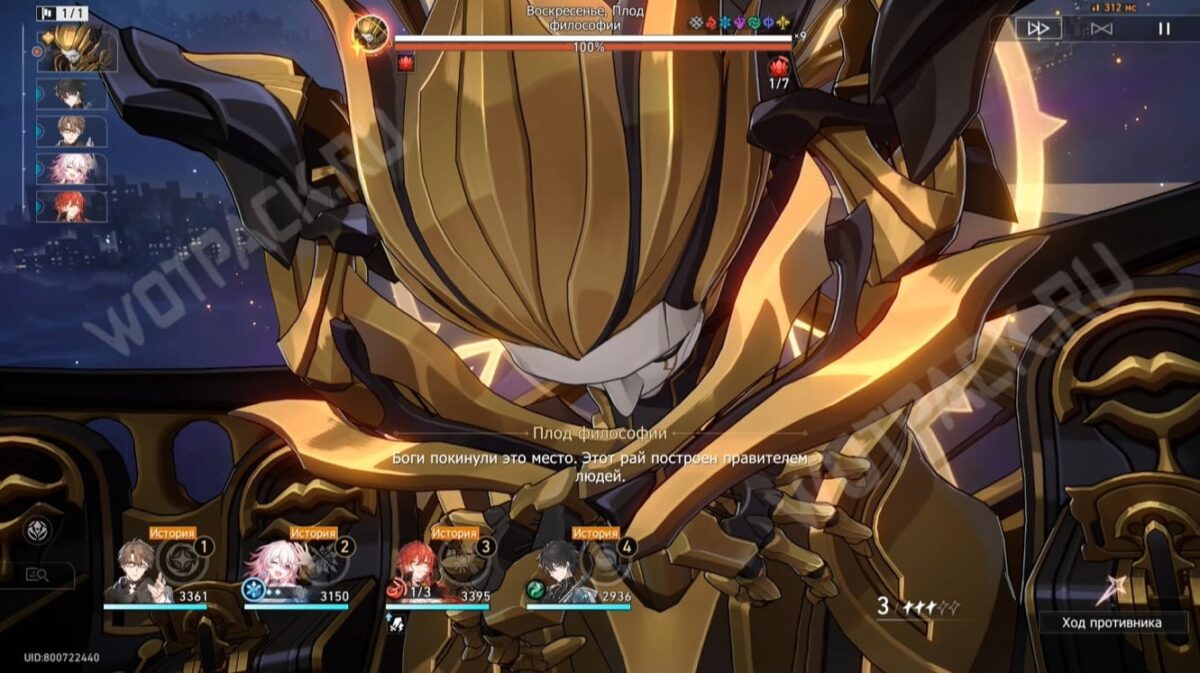Inspect the boss icon beside the health bar
This screenshot has height=673, width=1200.
370,35
